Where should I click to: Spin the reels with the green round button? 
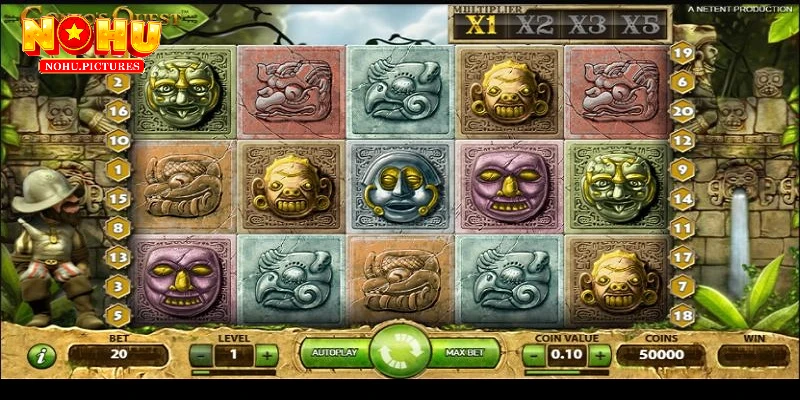tap(400, 353)
